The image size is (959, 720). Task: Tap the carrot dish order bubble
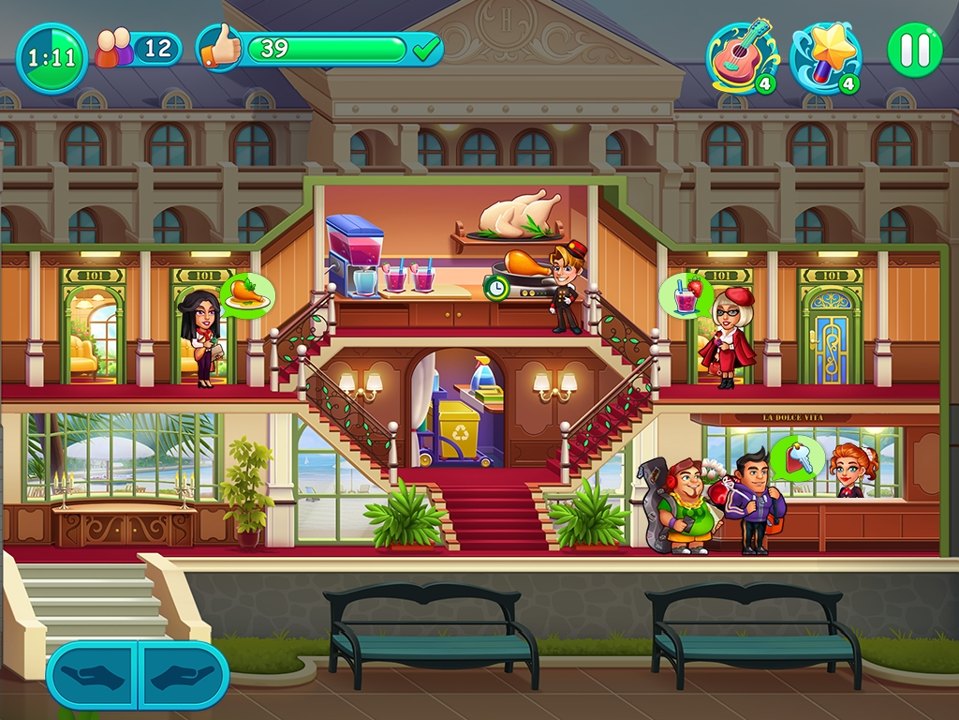click(x=247, y=295)
